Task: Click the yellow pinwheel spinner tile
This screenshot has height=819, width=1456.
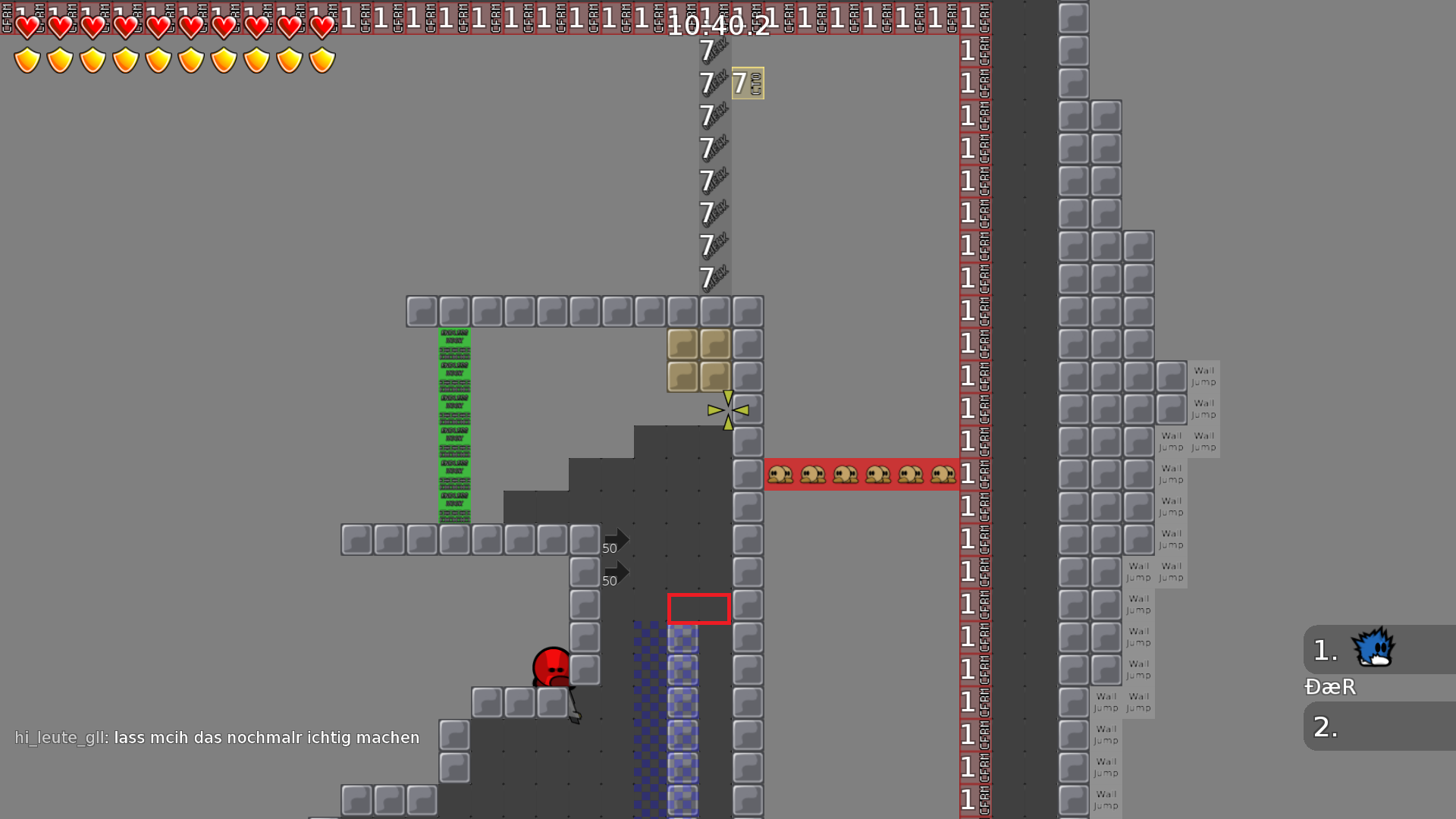Action: tap(727, 409)
